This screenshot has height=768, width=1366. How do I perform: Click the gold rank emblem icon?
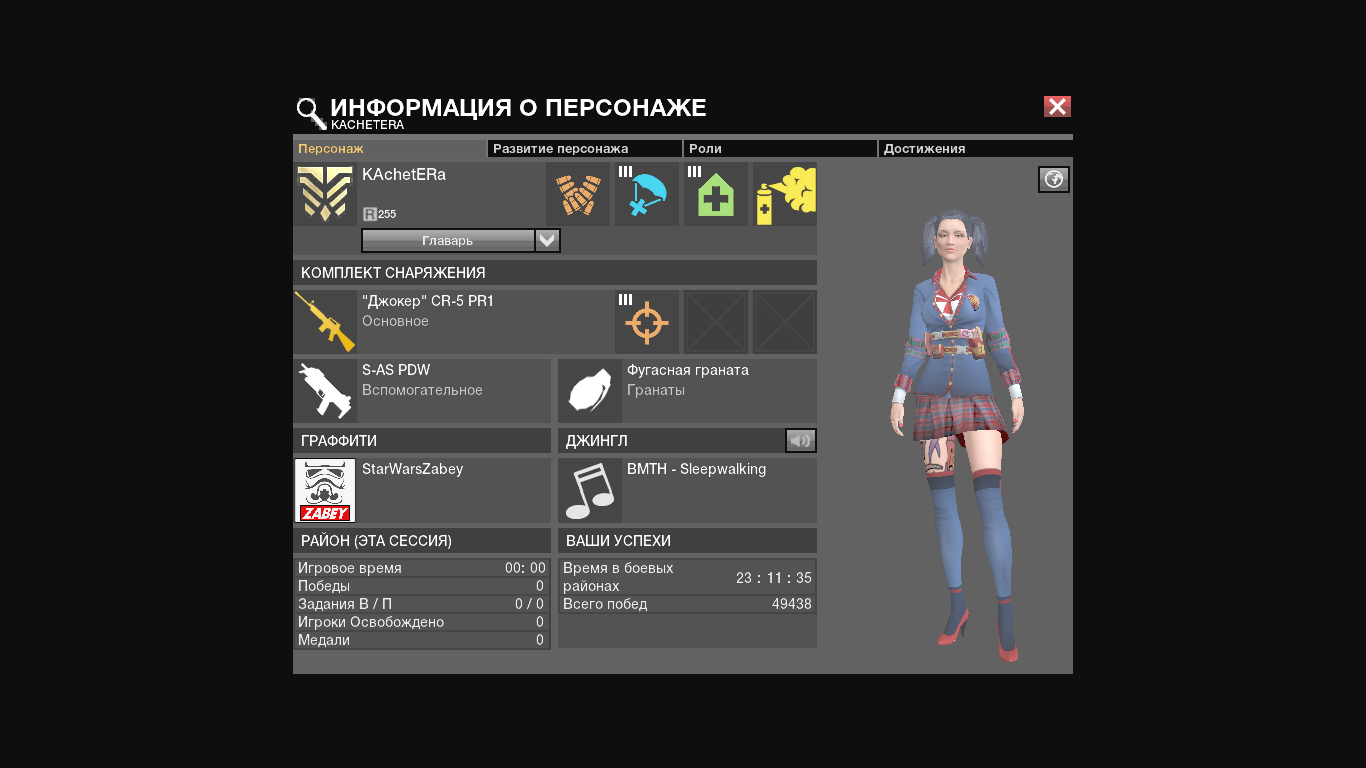[x=325, y=194]
